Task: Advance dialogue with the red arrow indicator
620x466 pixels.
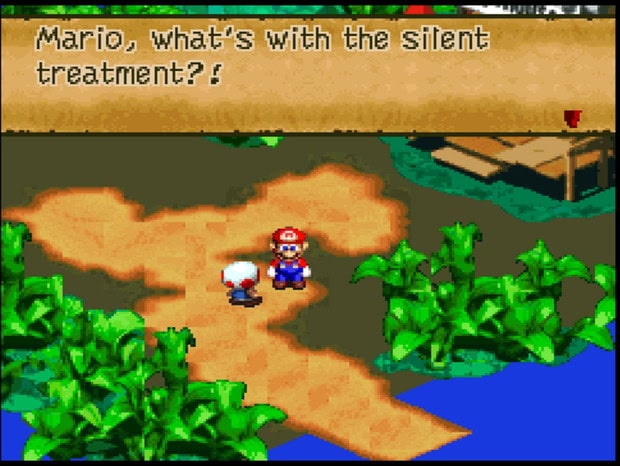Action: [571, 118]
